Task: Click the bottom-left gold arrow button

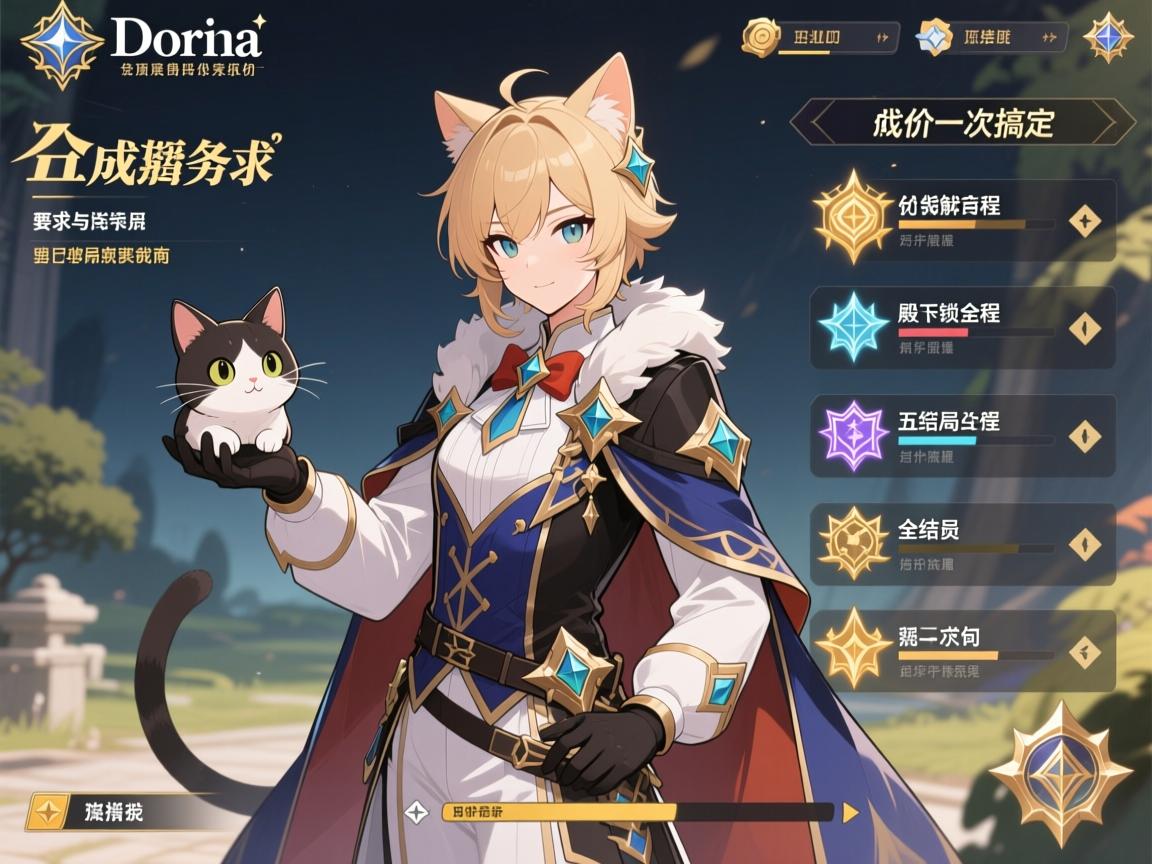Action: [46, 812]
